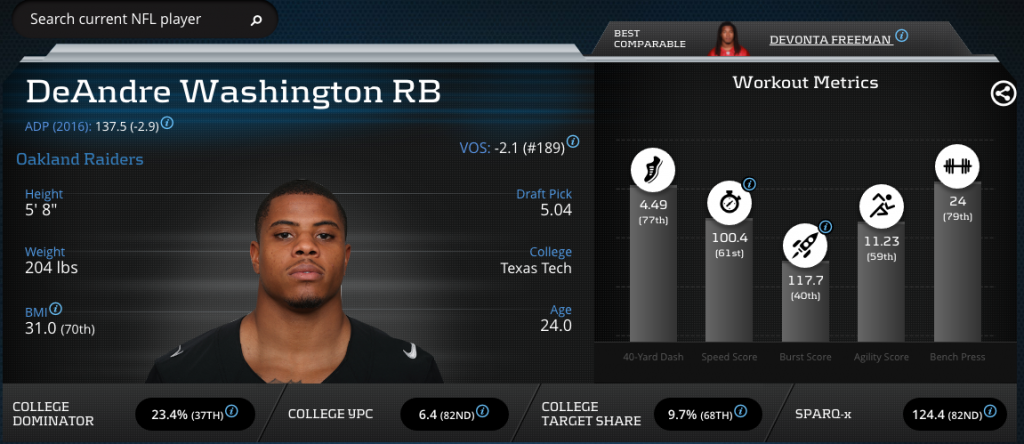
Task: Open the Burst Score info icon
Action: pos(825,227)
